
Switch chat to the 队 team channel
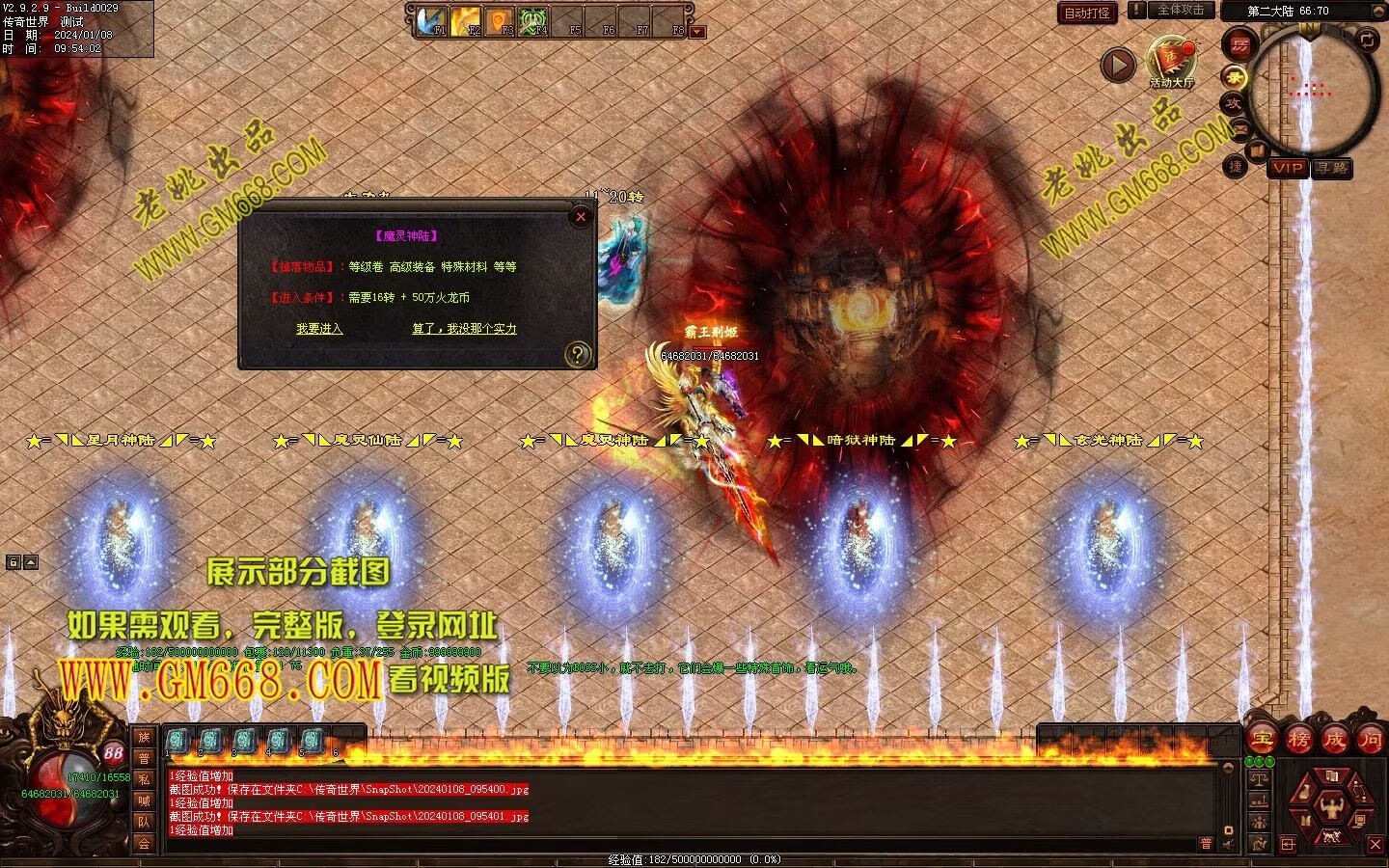pos(144,822)
